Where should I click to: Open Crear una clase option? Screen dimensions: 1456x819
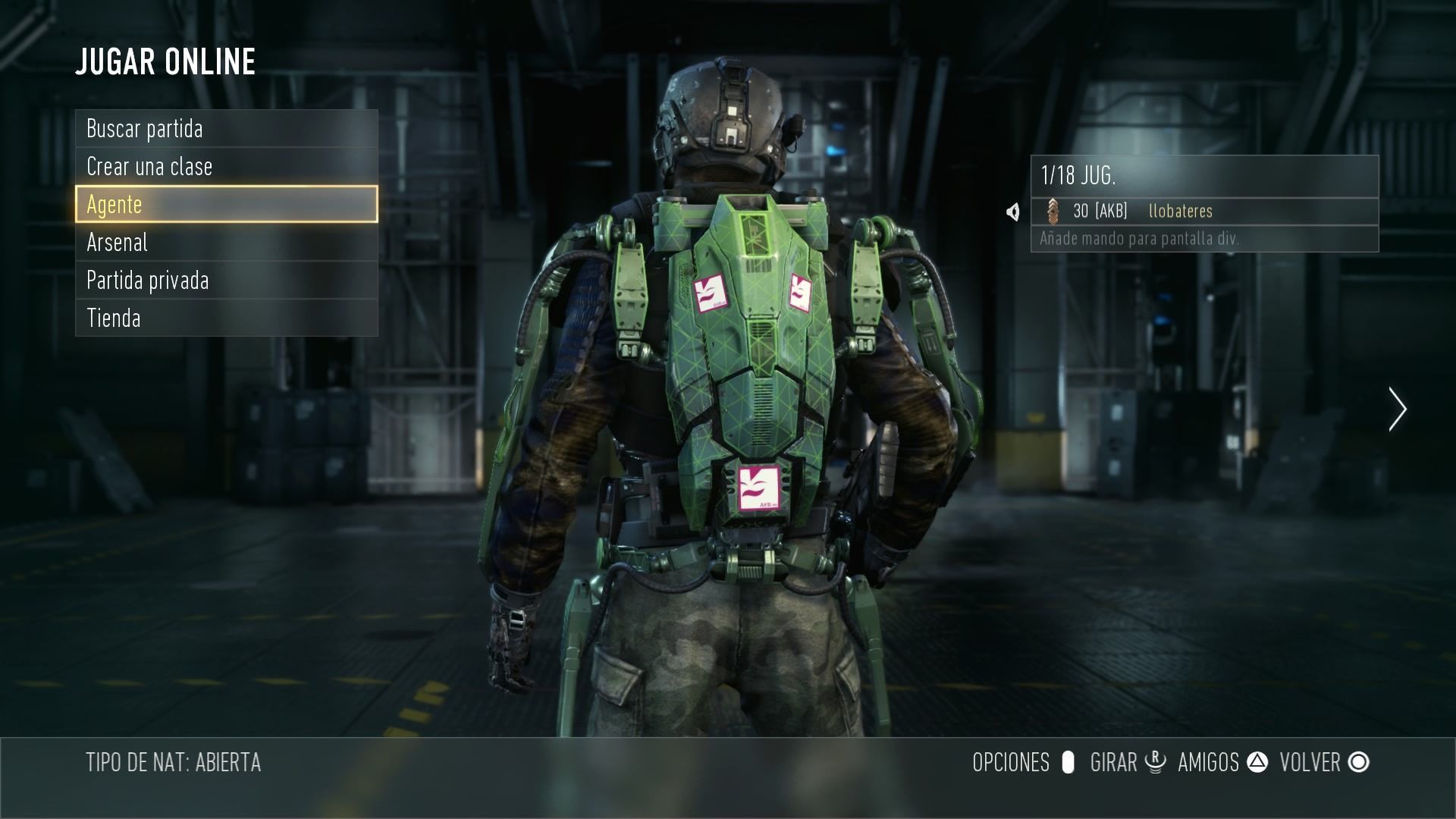[226, 167]
